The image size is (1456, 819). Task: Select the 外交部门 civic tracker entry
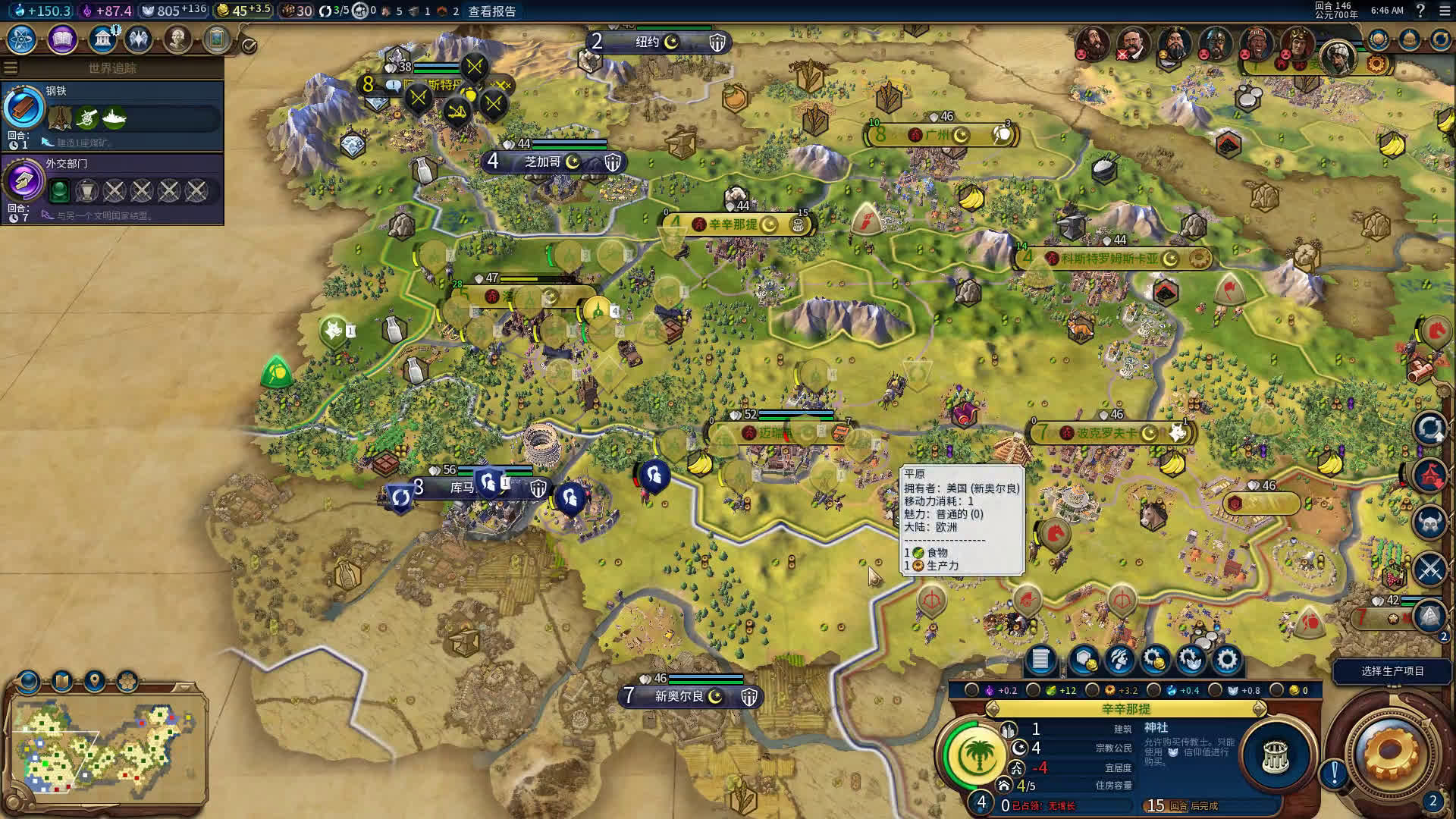coord(112,188)
